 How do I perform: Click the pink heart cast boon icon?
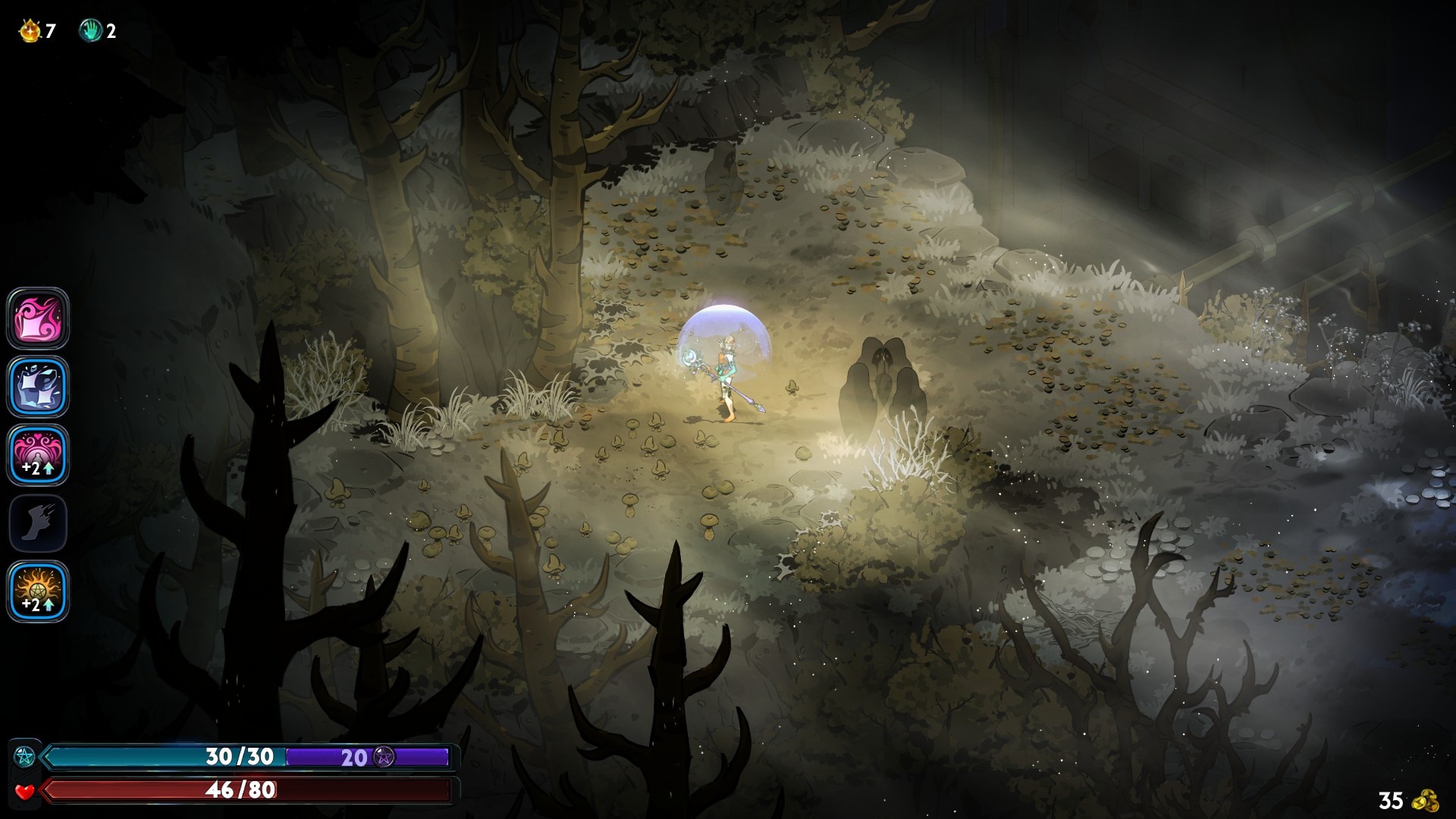(x=38, y=455)
